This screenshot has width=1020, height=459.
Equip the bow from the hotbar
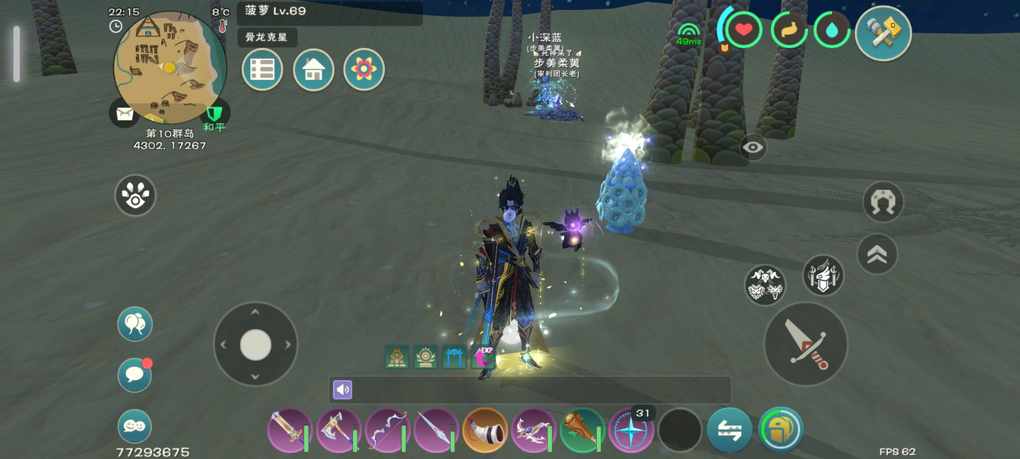387,431
